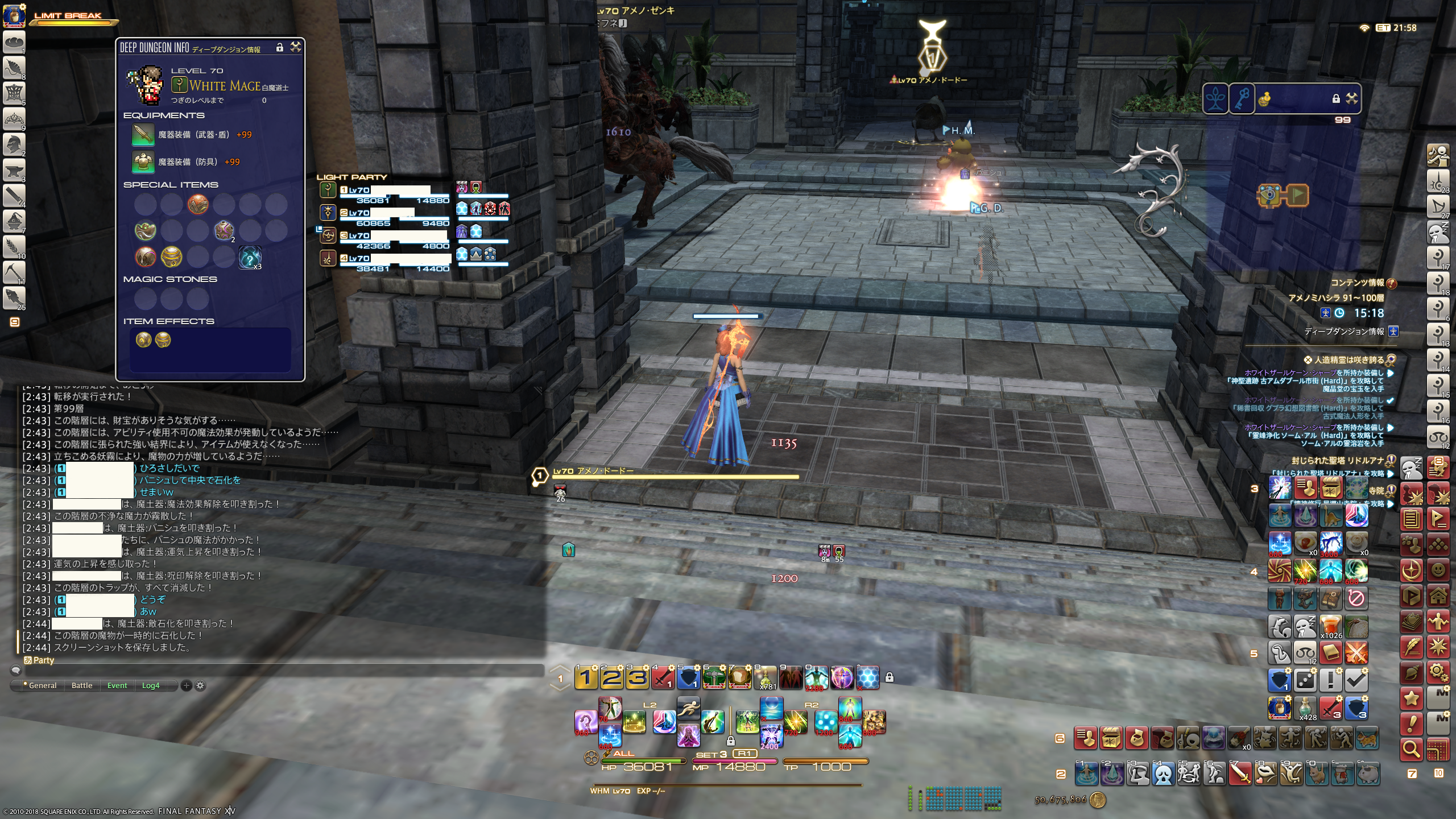The image size is (1456, 819).
Task: Open the house icon housing menu
Action: point(1438,596)
